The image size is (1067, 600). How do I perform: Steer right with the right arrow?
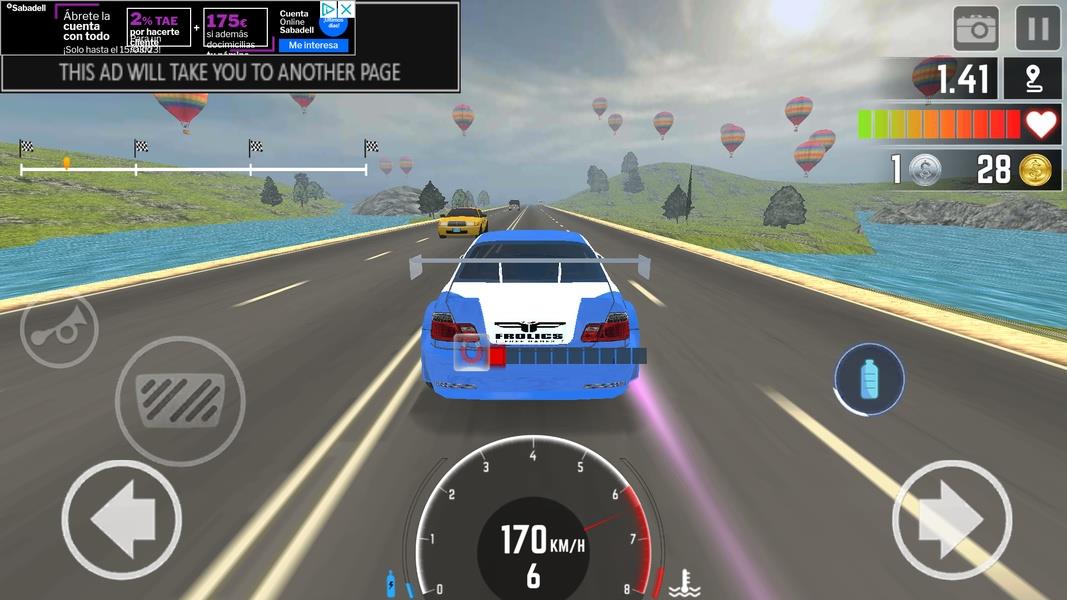click(x=951, y=520)
